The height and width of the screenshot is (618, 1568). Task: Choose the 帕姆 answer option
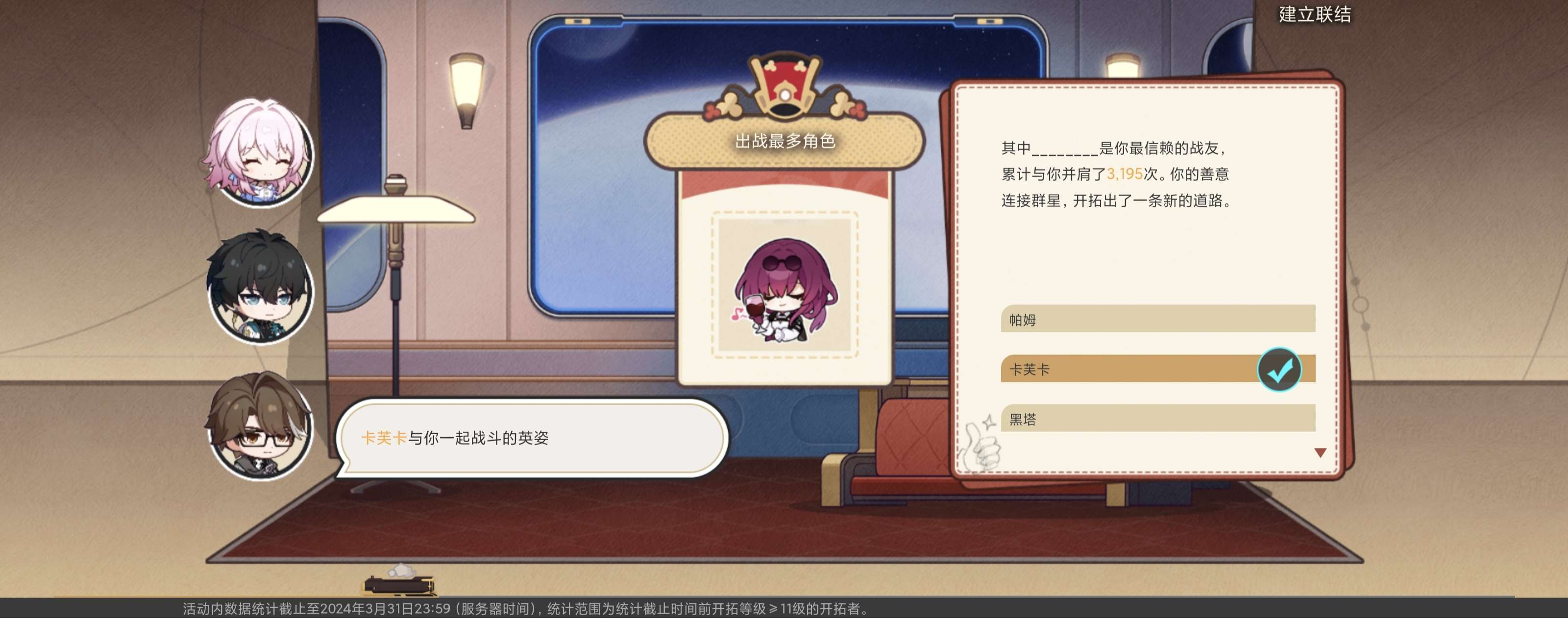point(1156,319)
